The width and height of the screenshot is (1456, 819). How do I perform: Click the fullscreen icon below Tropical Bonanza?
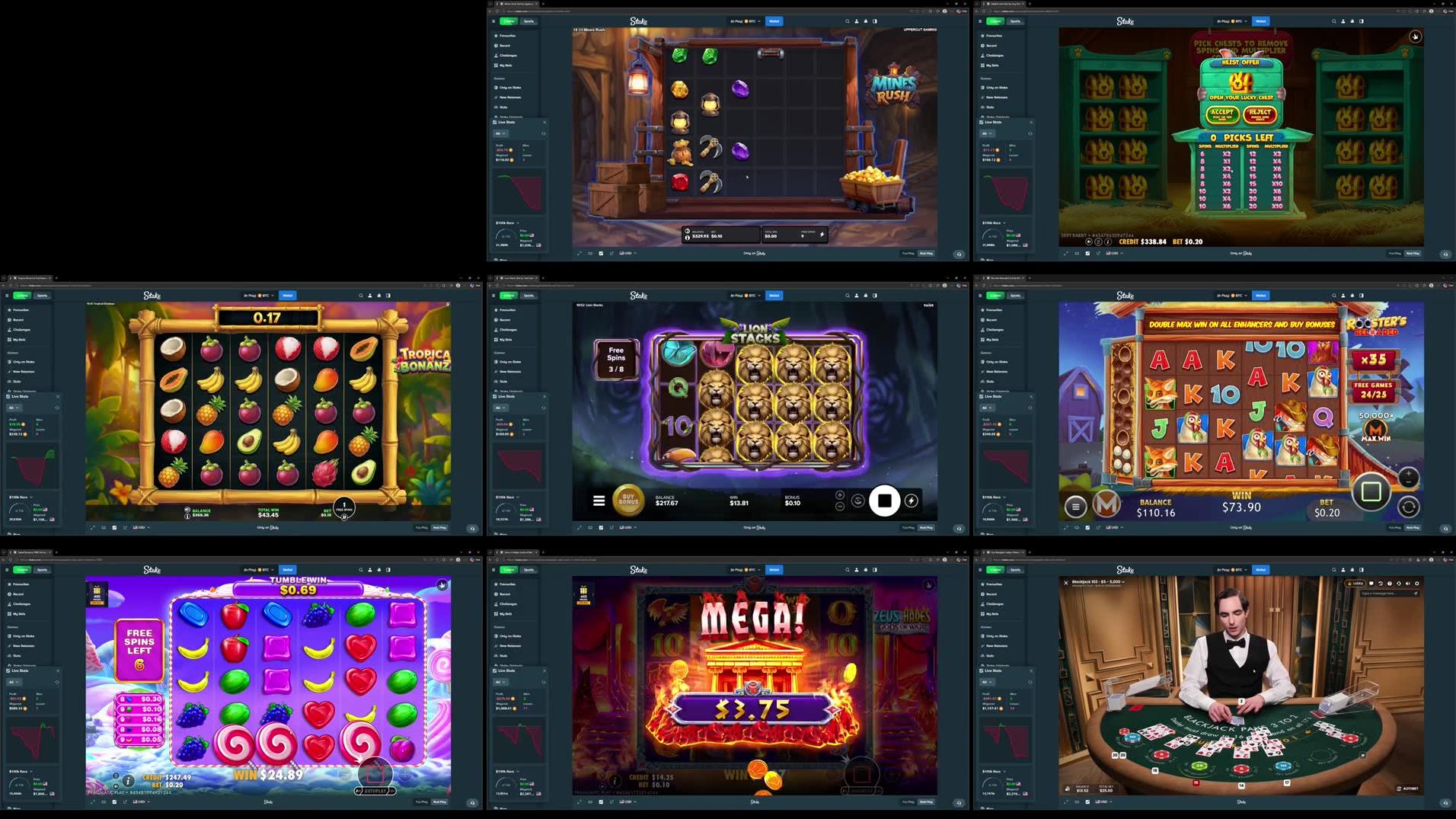tap(92, 527)
